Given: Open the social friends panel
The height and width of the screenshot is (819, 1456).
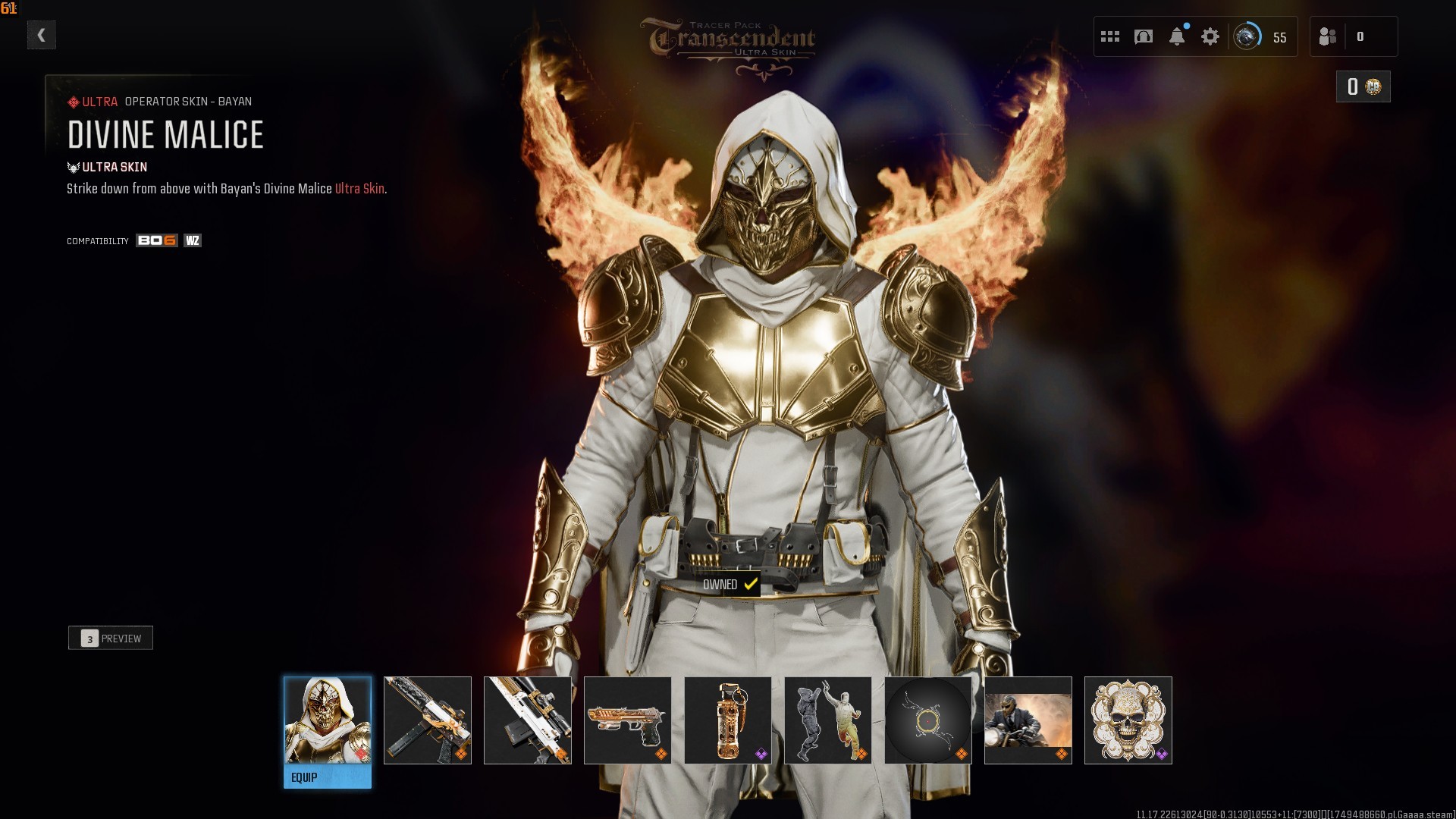Looking at the screenshot, I should 1353,36.
